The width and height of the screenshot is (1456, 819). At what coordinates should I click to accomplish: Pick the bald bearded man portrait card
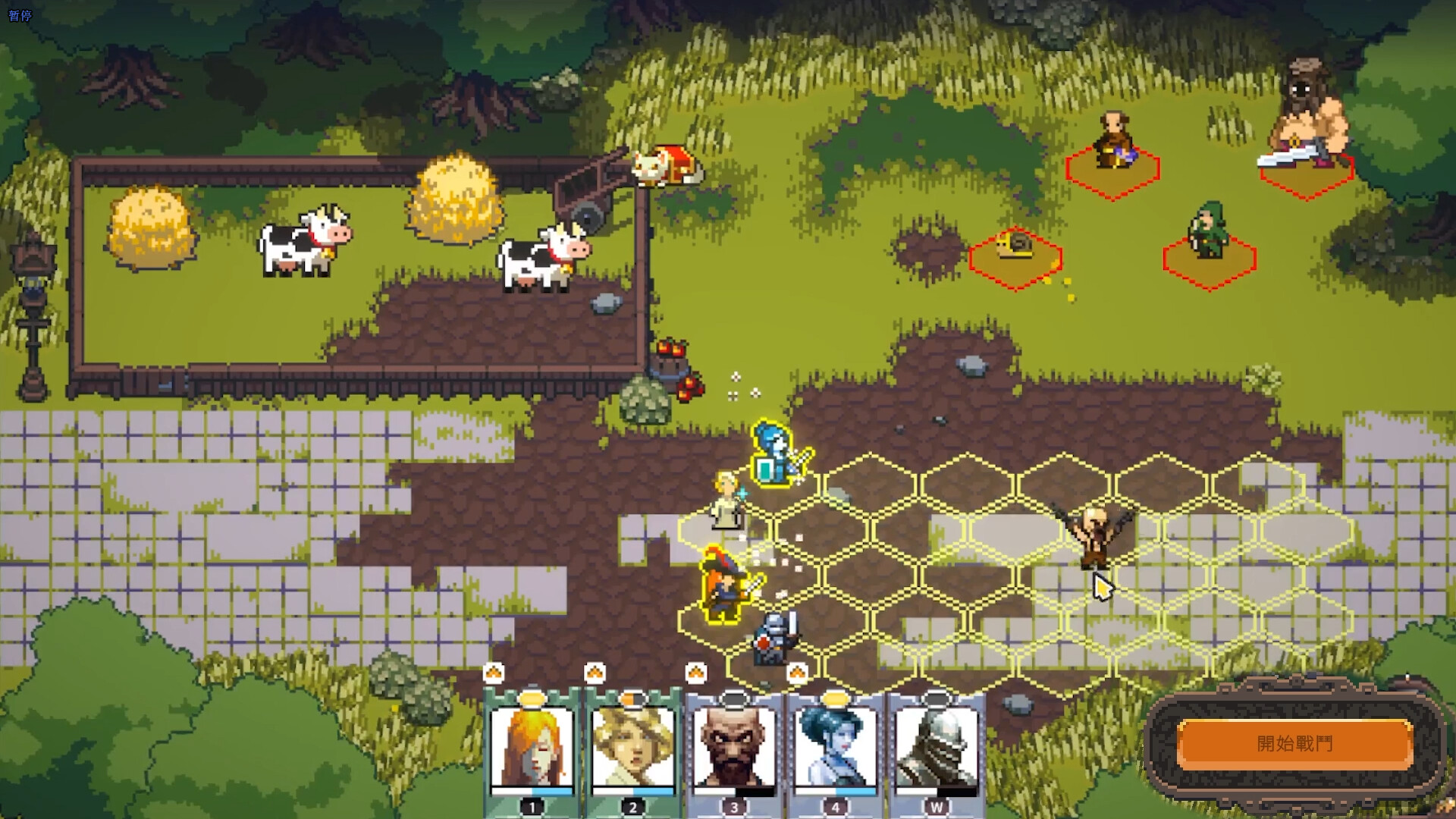(733, 748)
